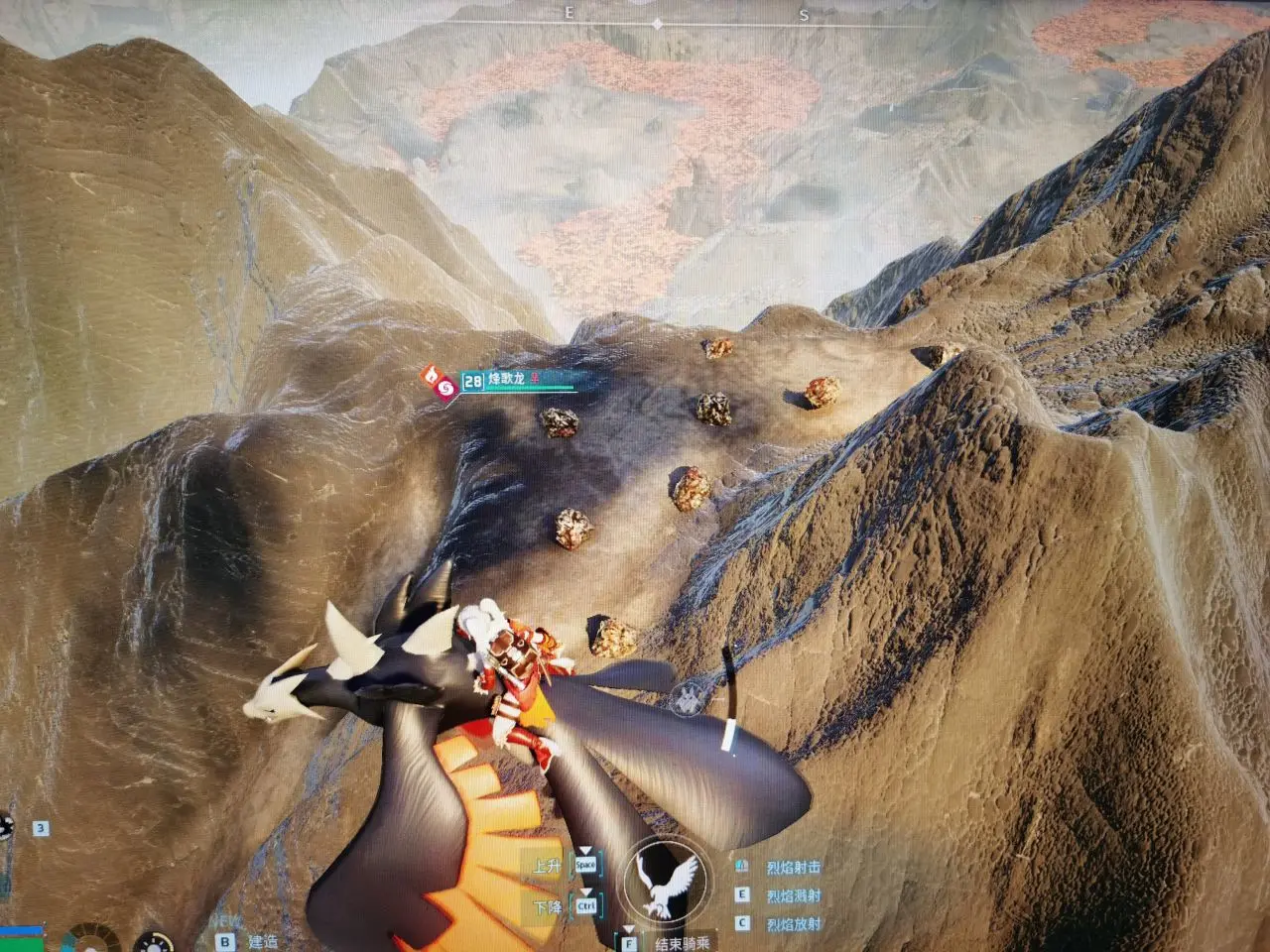Select the 下降 descend label
Screen dimensions: 1270x952
point(546,907)
